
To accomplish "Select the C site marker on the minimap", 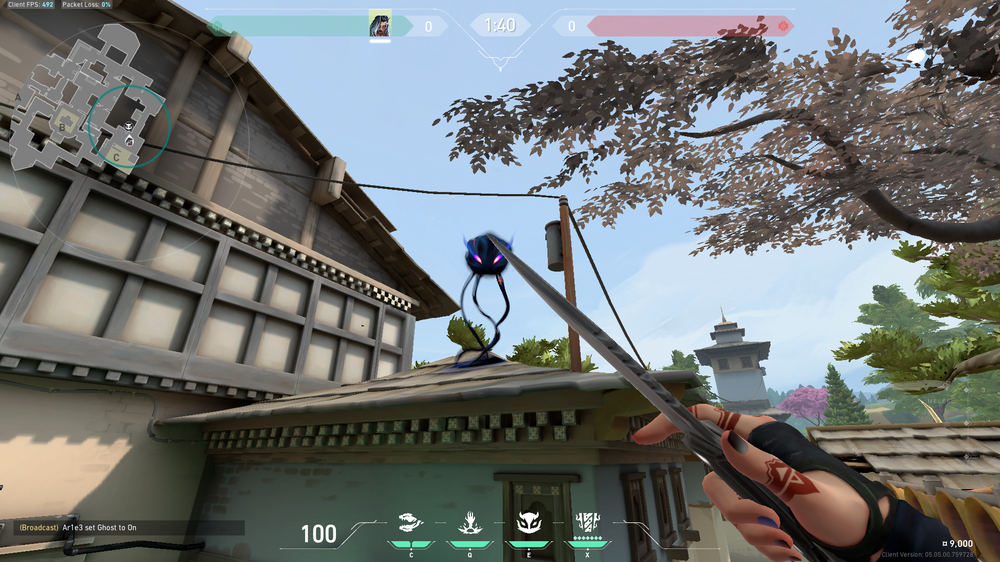I will [116, 156].
